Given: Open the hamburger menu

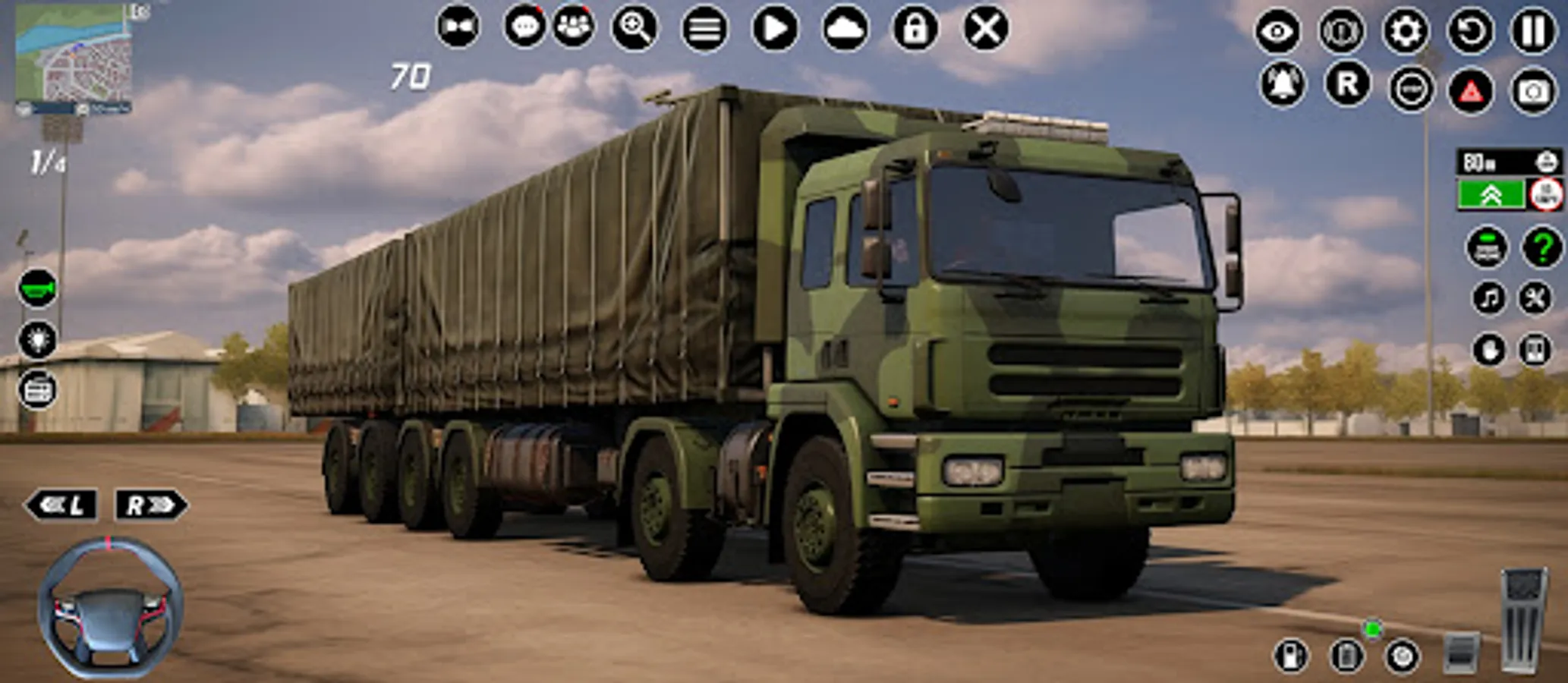Looking at the screenshot, I should (704, 27).
